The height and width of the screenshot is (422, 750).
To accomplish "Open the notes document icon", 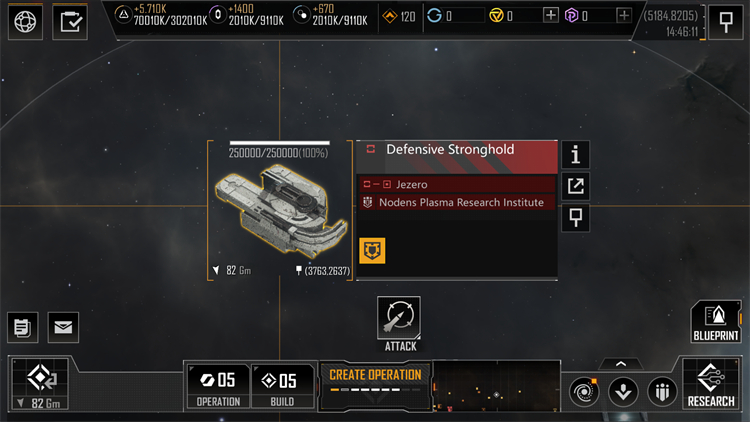I will tap(22, 326).
